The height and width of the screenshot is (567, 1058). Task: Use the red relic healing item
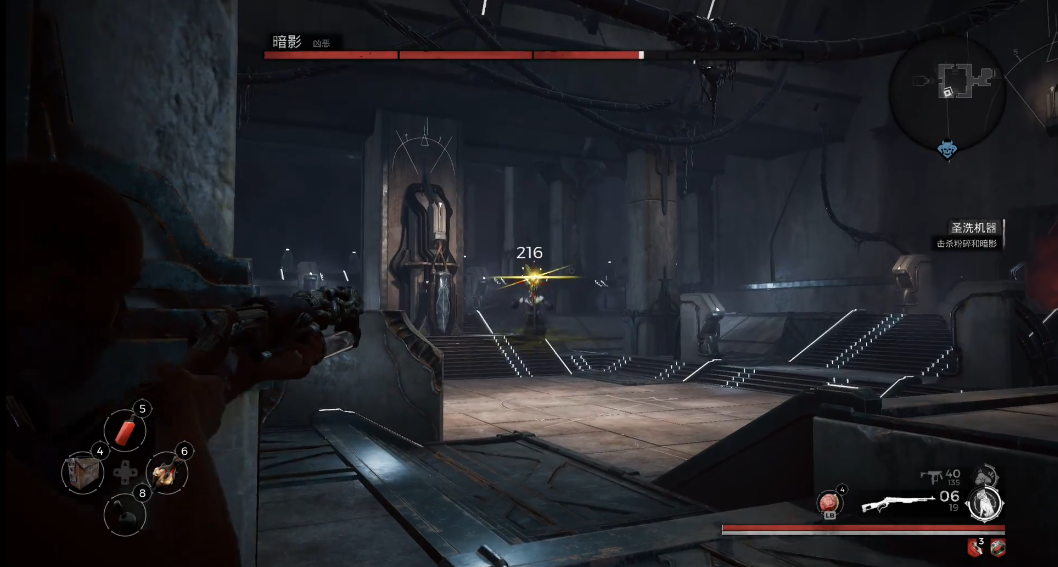pyautogui.click(x=831, y=503)
